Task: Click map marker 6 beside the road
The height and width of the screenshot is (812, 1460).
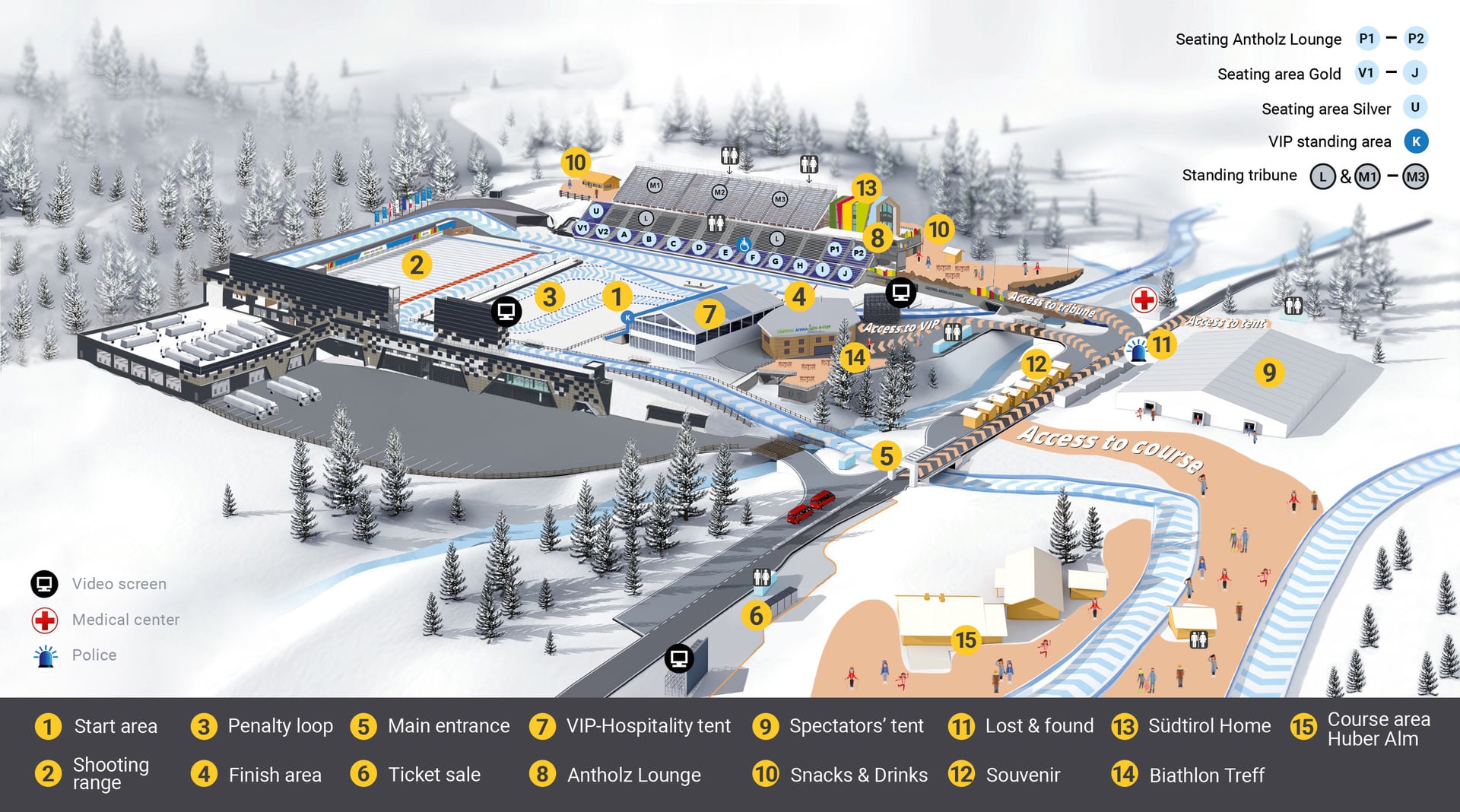Action: pyautogui.click(x=756, y=615)
